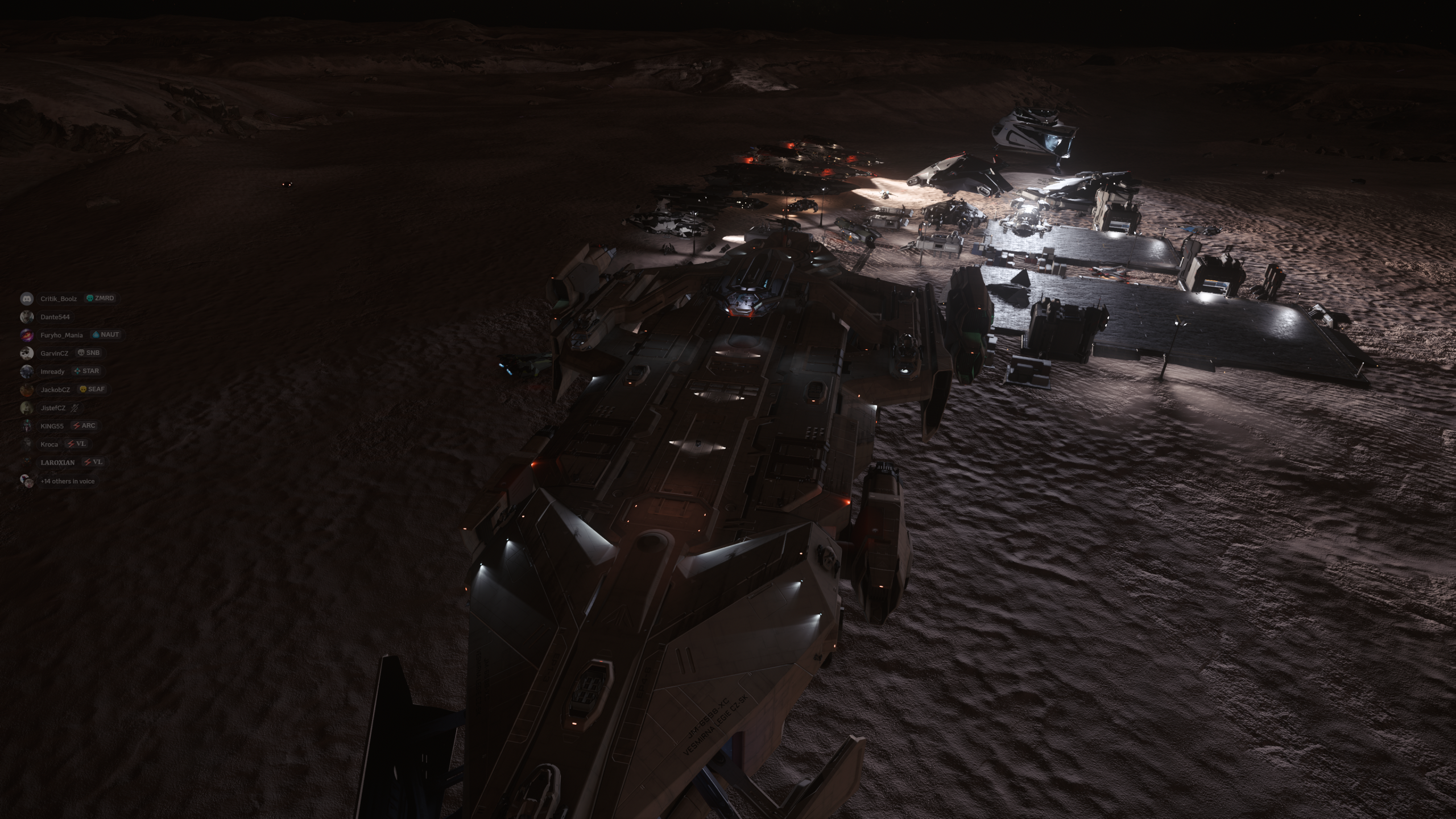Select Dante544 in the voice overlay
Viewport: 1456px width, 819px height.
[x=55, y=317]
